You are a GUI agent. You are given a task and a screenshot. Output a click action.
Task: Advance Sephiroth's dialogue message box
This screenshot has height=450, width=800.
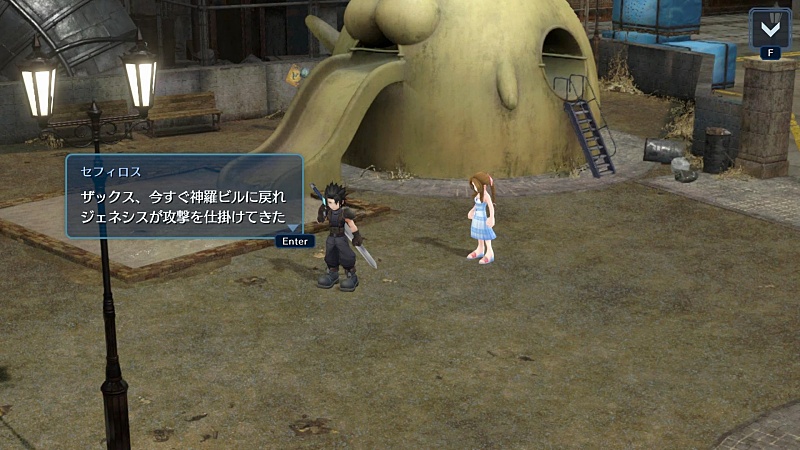pos(294,240)
